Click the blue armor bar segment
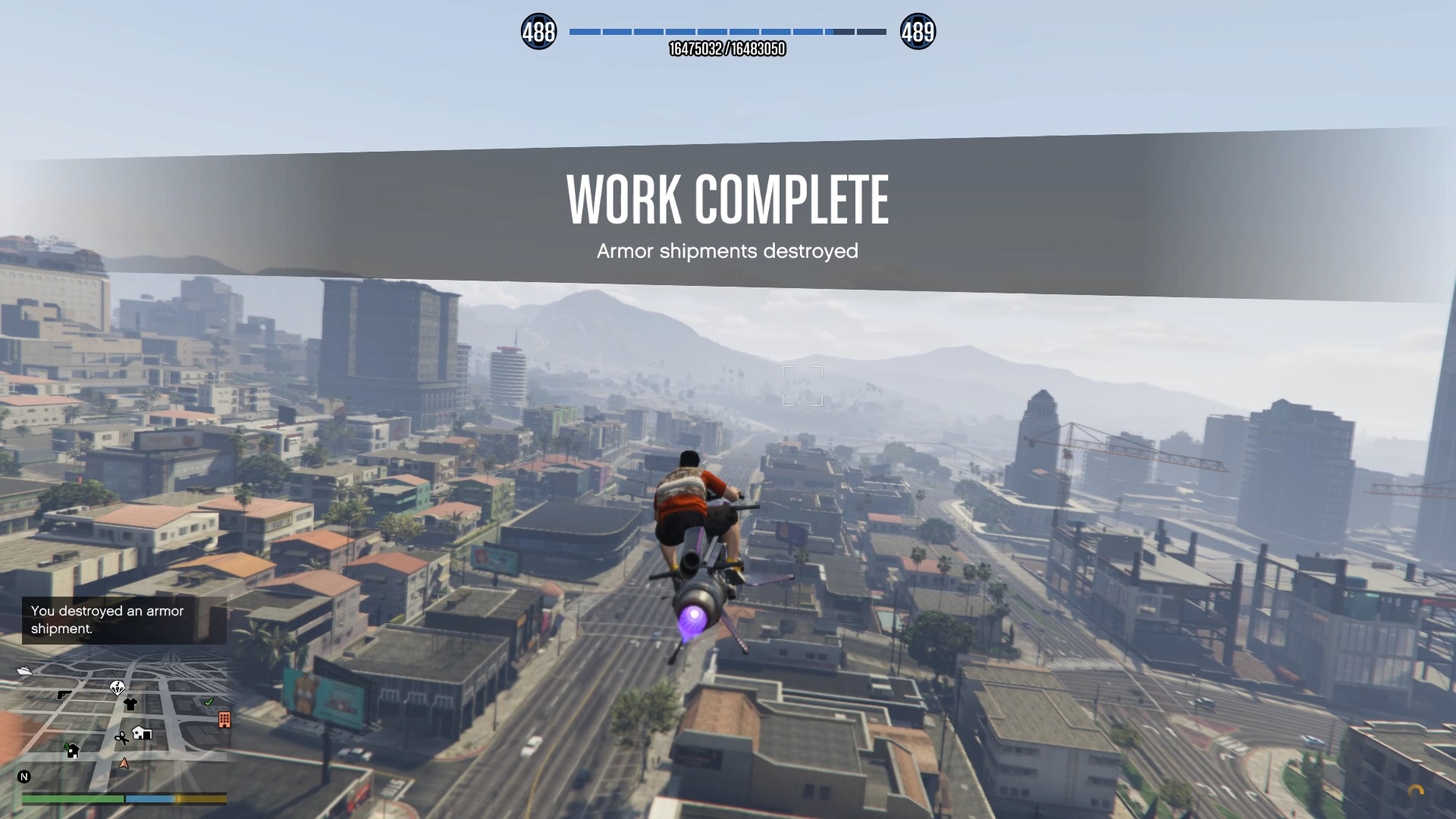 tap(149, 798)
